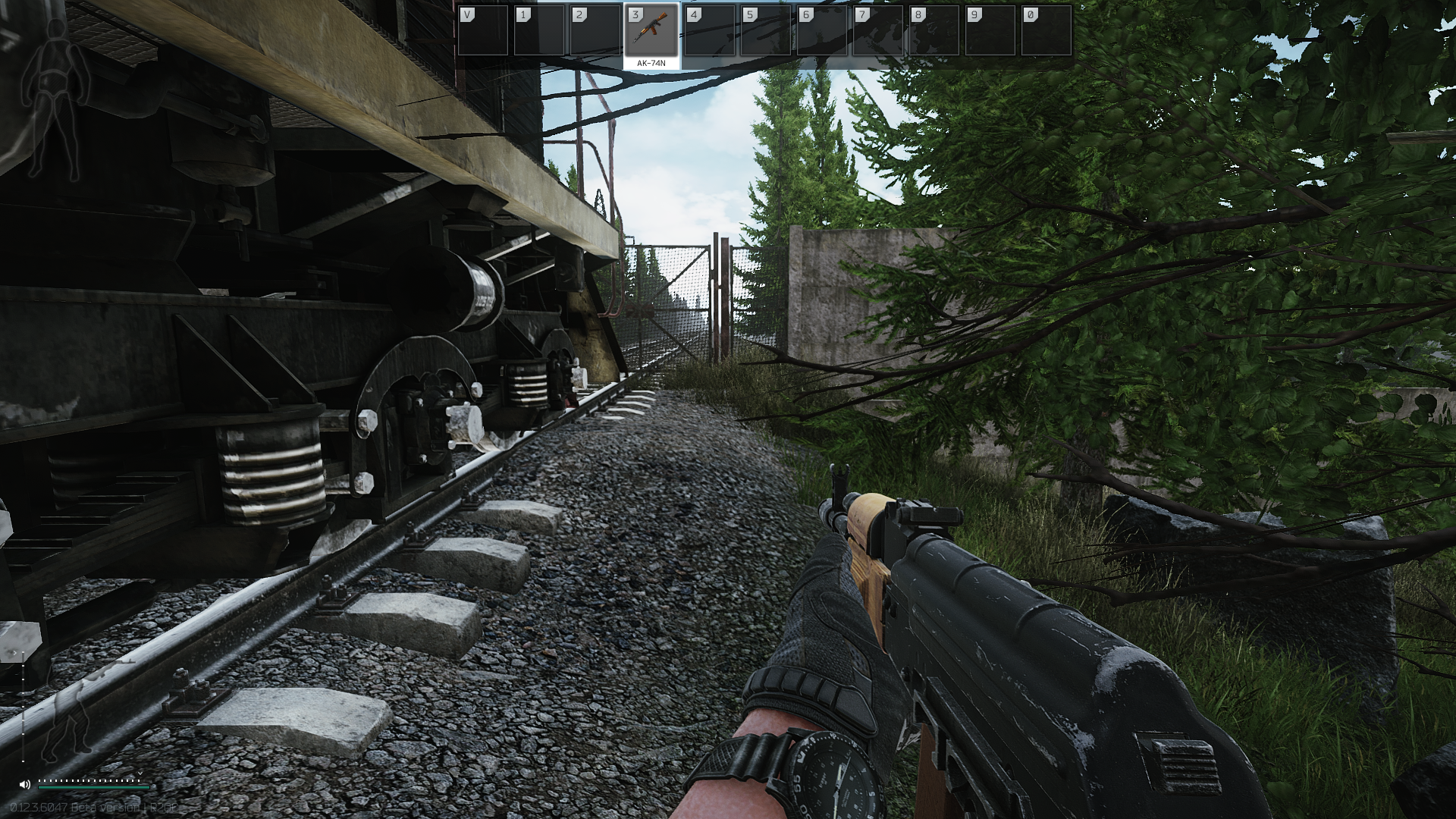The image size is (1456, 819).
Task: Select the AK-74N quick bar slot
Action: tap(651, 32)
